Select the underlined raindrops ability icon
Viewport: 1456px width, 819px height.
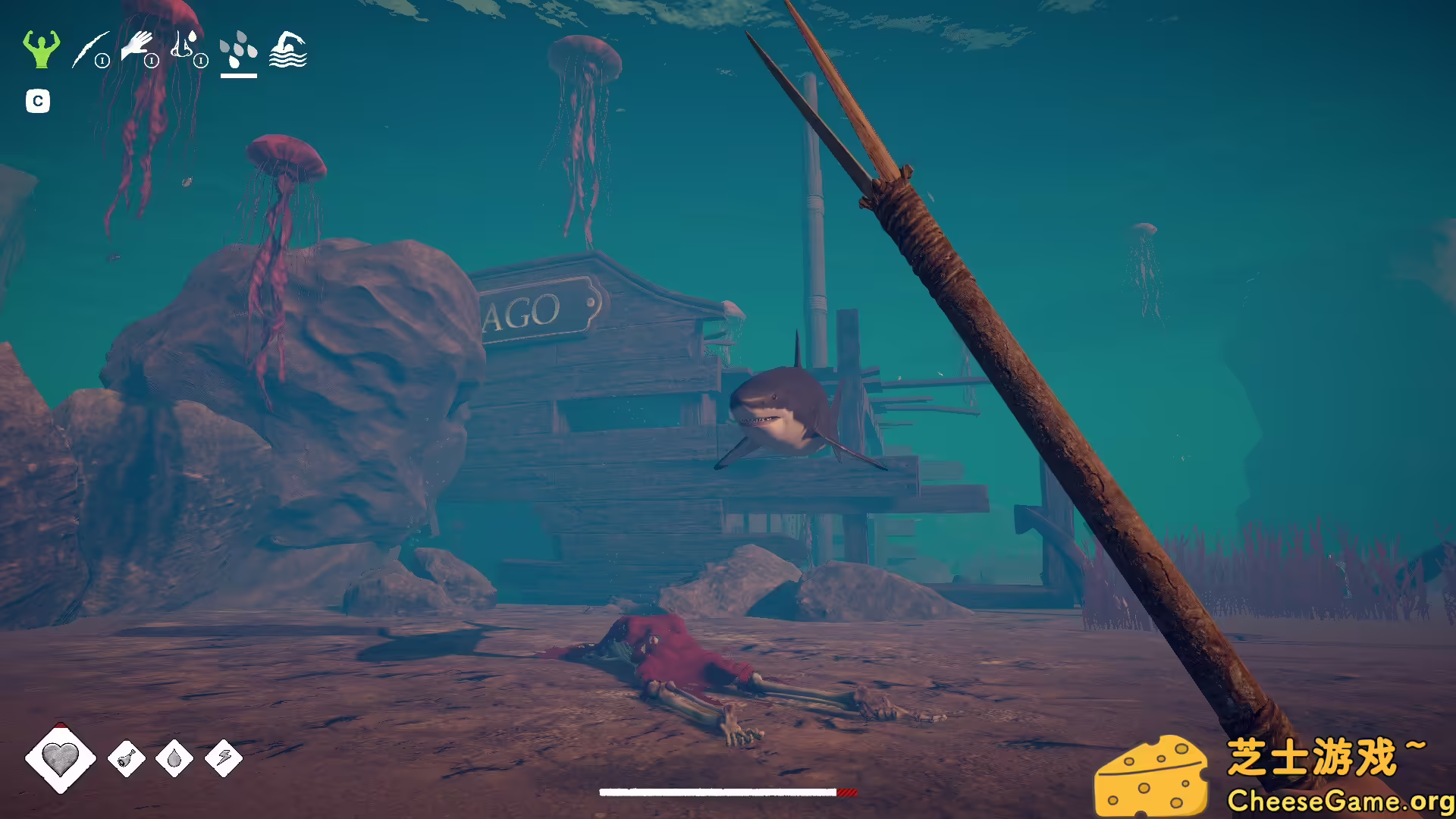(x=238, y=49)
